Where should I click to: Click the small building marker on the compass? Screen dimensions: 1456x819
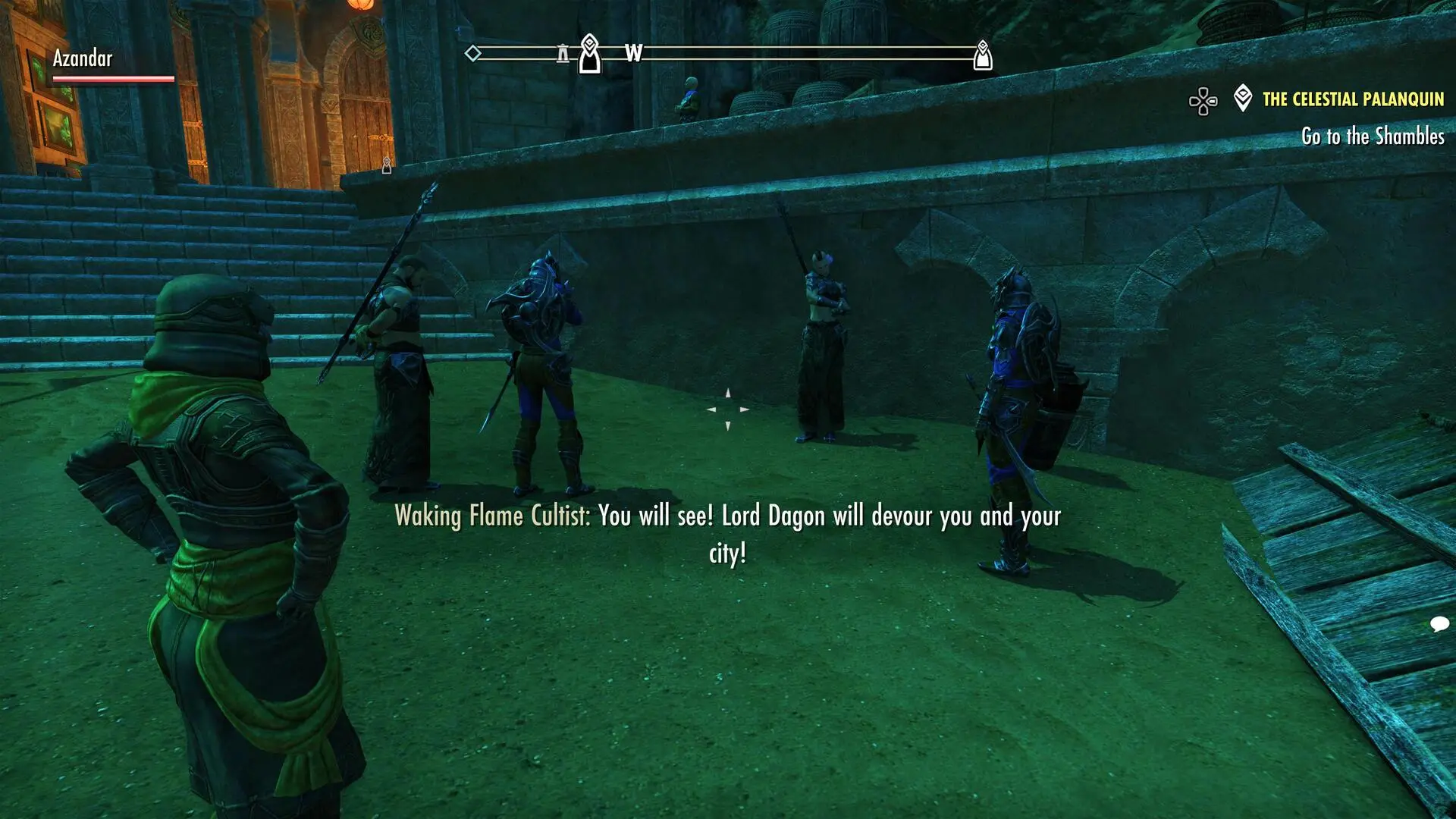pyautogui.click(x=563, y=54)
